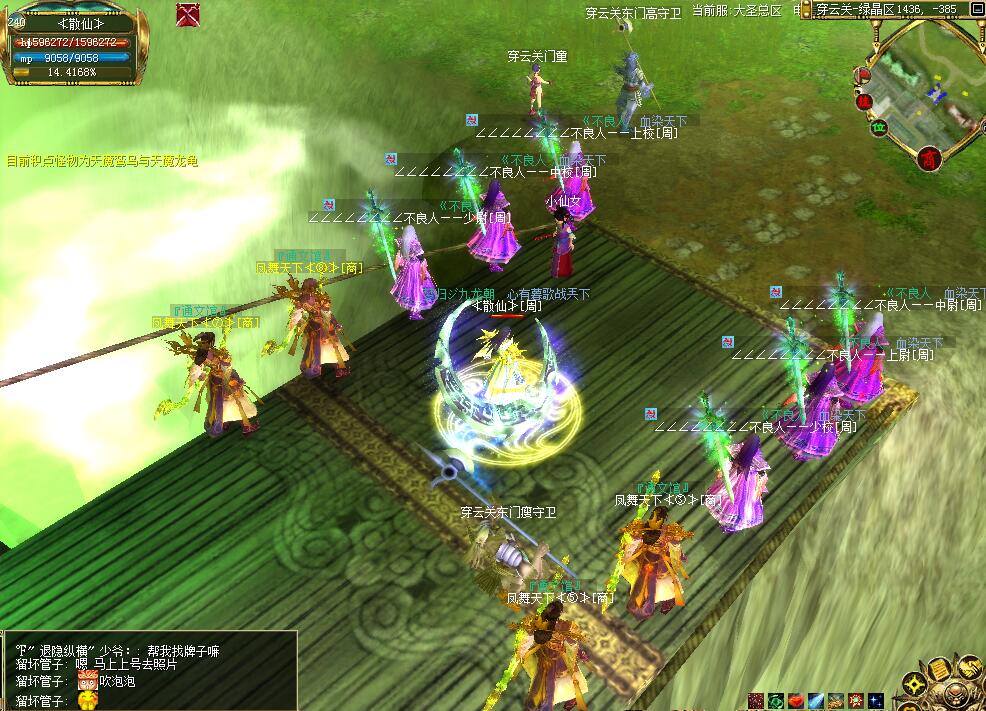Activate the red starburst skill icon

pyautogui.click(x=856, y=701)
